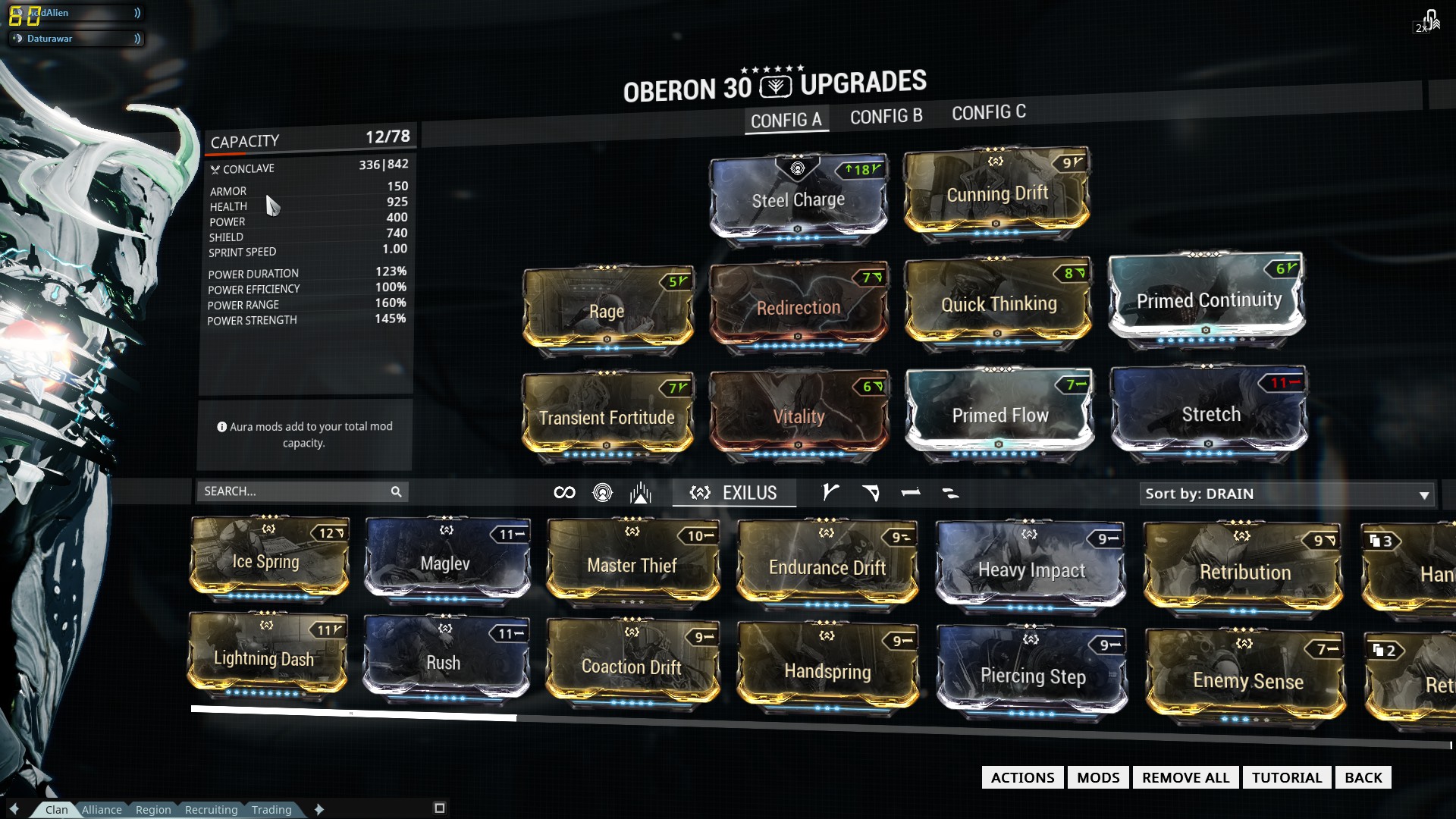Image resolution: width=1456 pixels, height=819 pixels.
Task: Select the Exilus mod filter
Action: point(733,493)
